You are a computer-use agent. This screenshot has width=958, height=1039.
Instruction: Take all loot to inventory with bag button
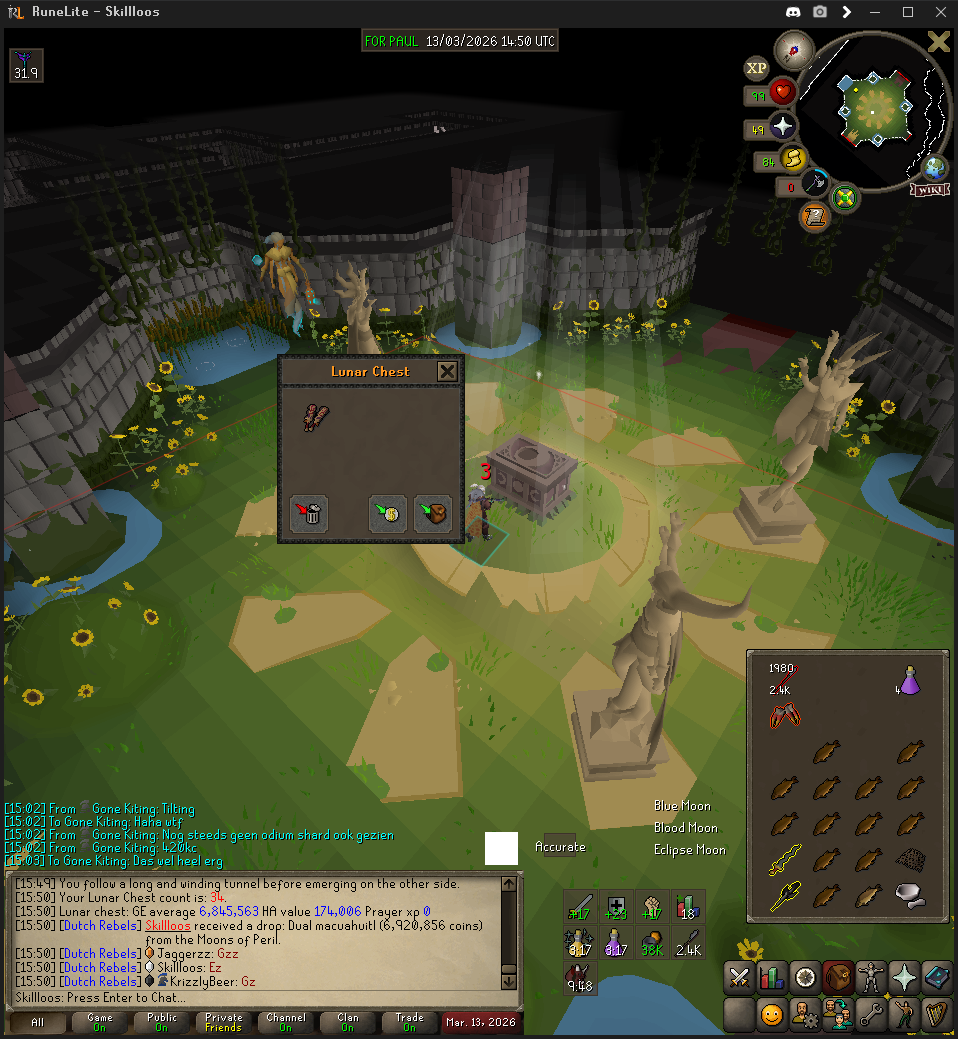[433, 513]
